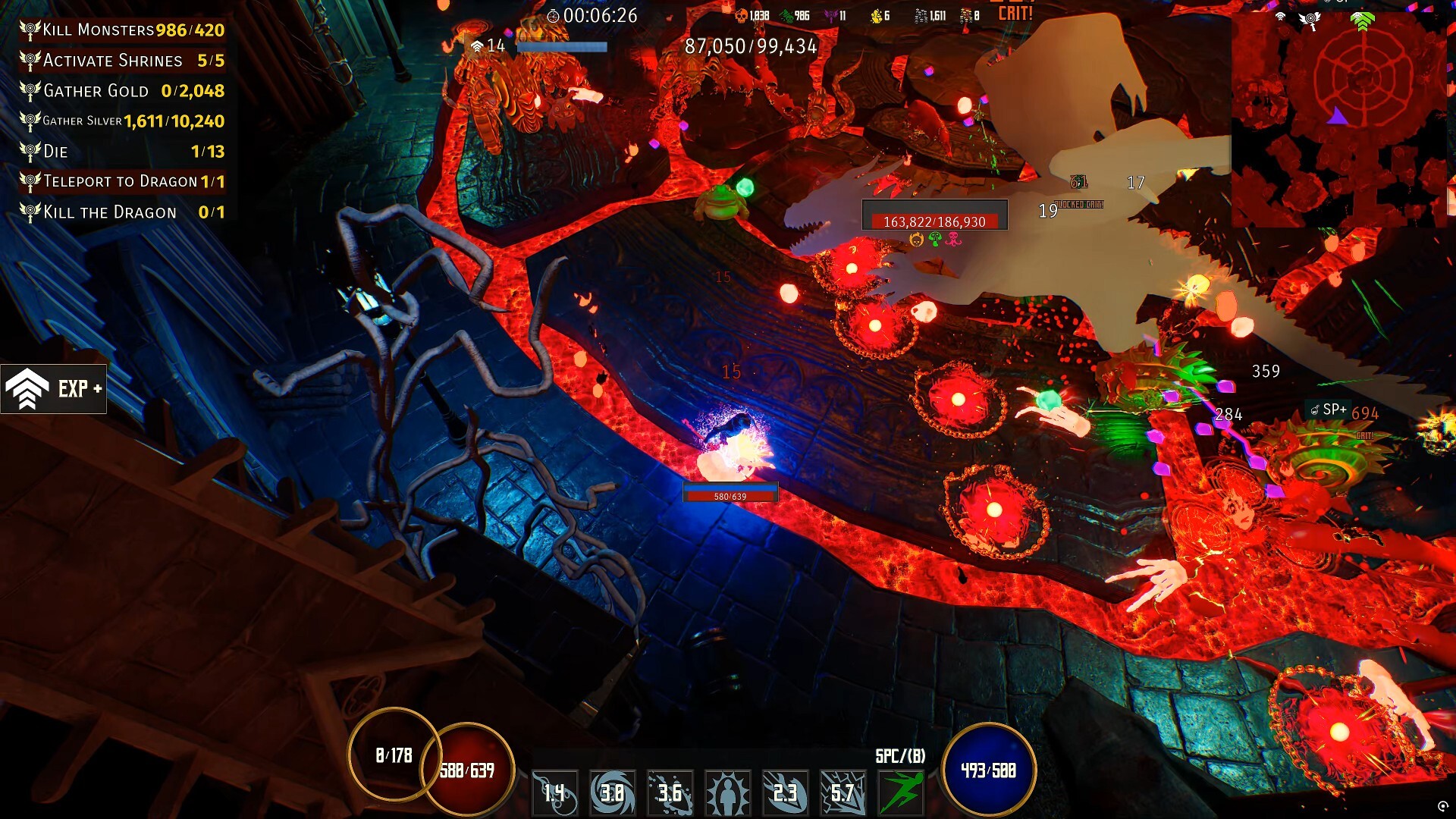Screen dimensions: 1456x819
Task: Click the winged target marker on minimap
Action: click(1310, 20)
